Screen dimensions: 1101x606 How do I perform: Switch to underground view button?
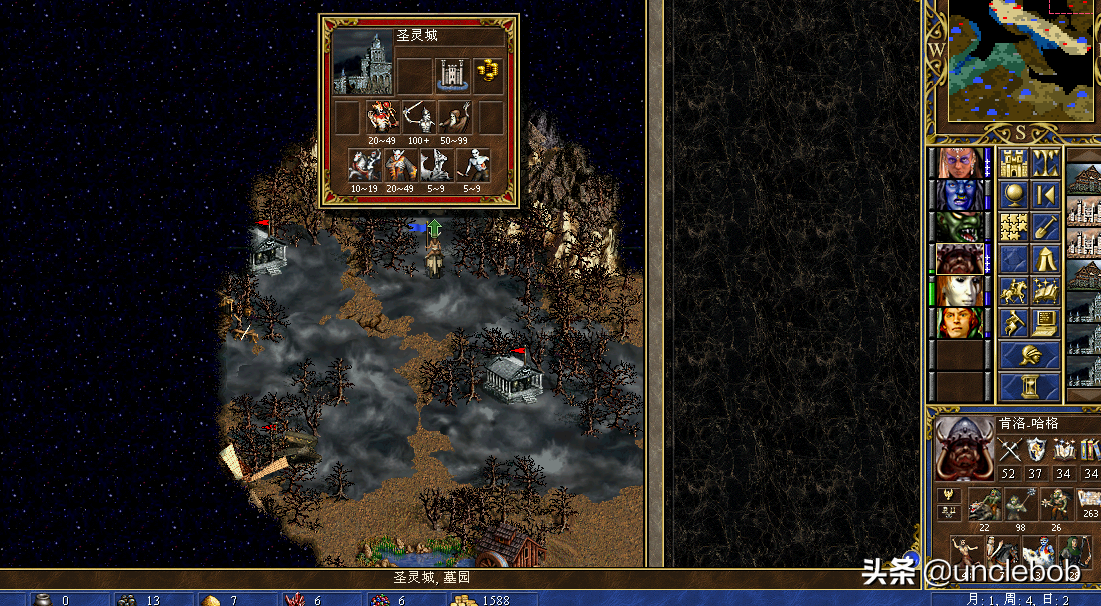pos(1046,162)
